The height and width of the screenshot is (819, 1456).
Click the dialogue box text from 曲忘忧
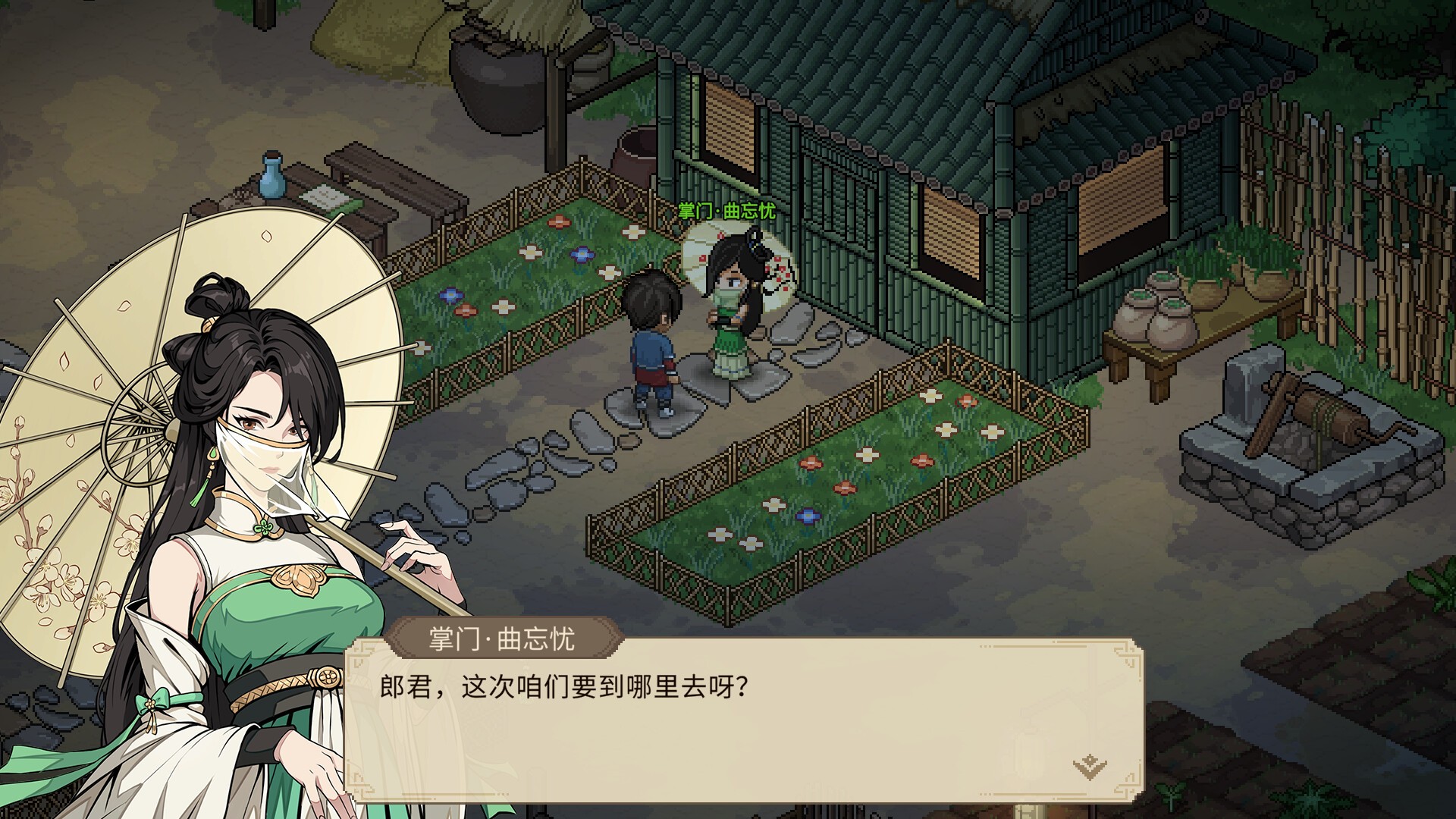(x=565, y=687)
